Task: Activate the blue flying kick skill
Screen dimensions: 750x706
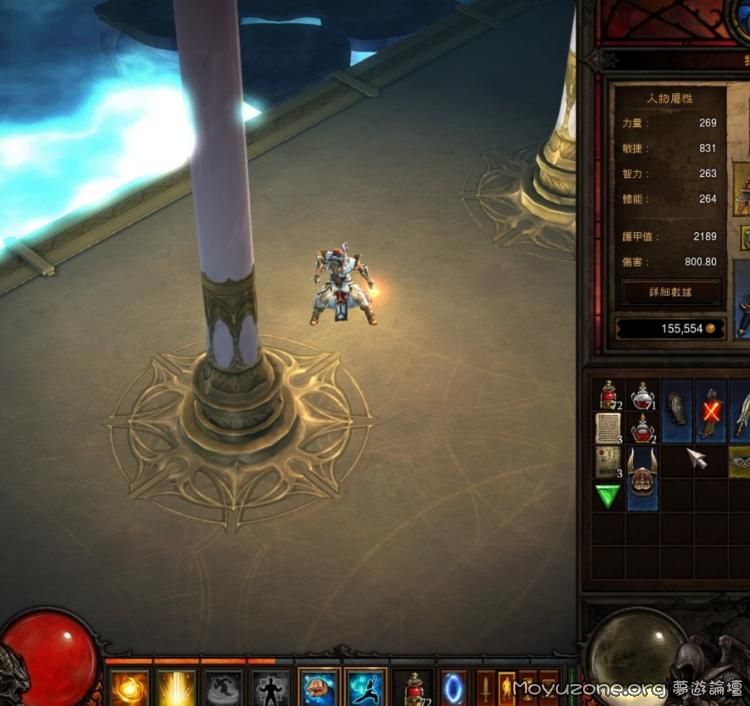Action: 365,689
